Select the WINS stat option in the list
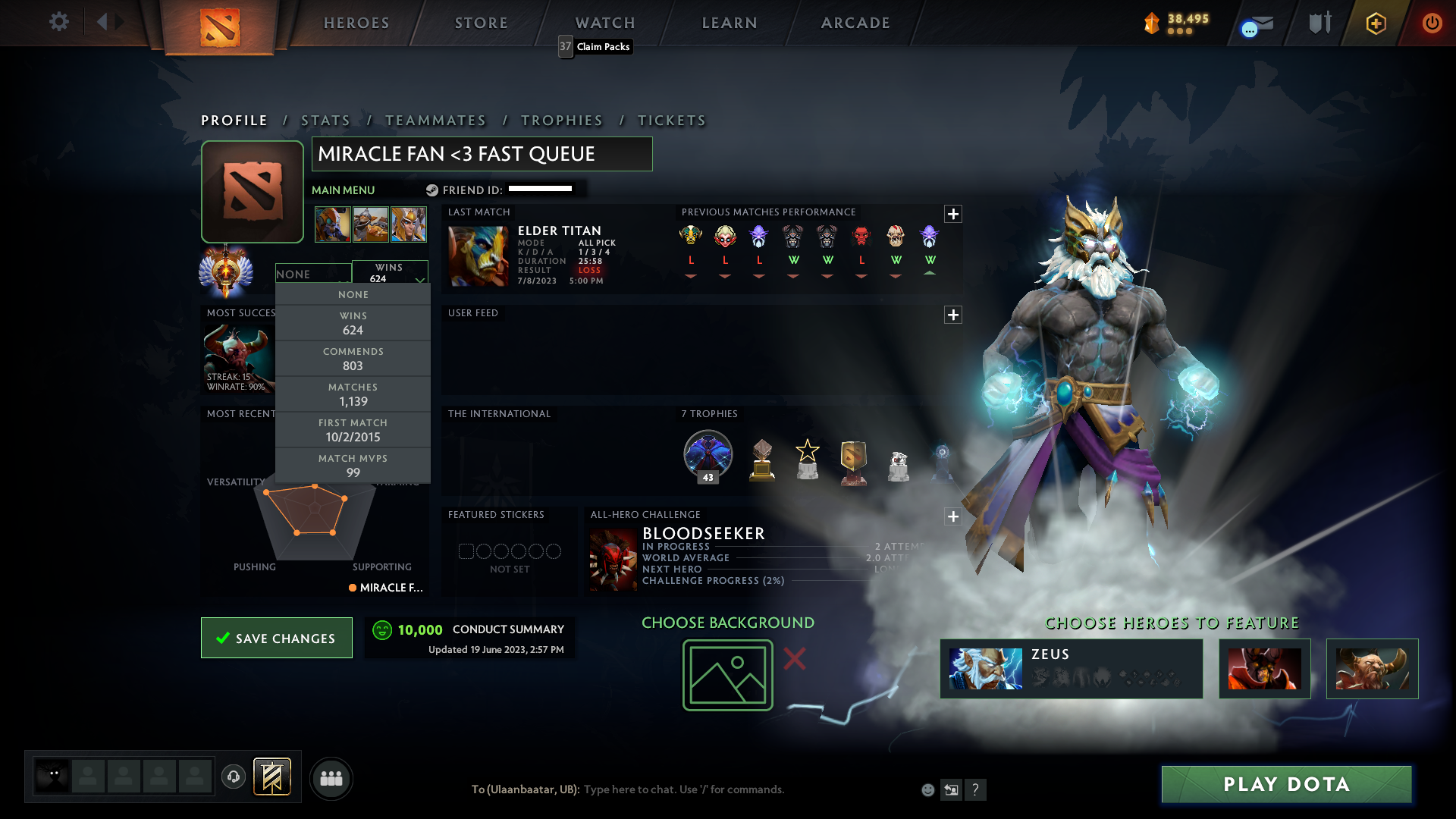Viewport: 1456px width, 819px height. pyautogui.click(x=353, y=323)
